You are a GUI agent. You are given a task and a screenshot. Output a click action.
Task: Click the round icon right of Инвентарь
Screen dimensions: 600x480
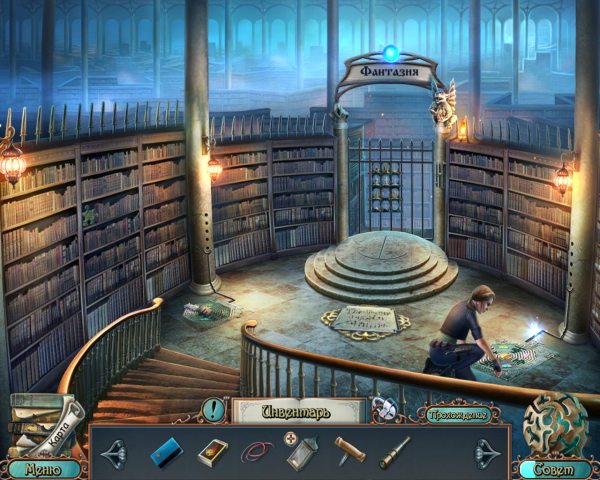click(383, 409)
